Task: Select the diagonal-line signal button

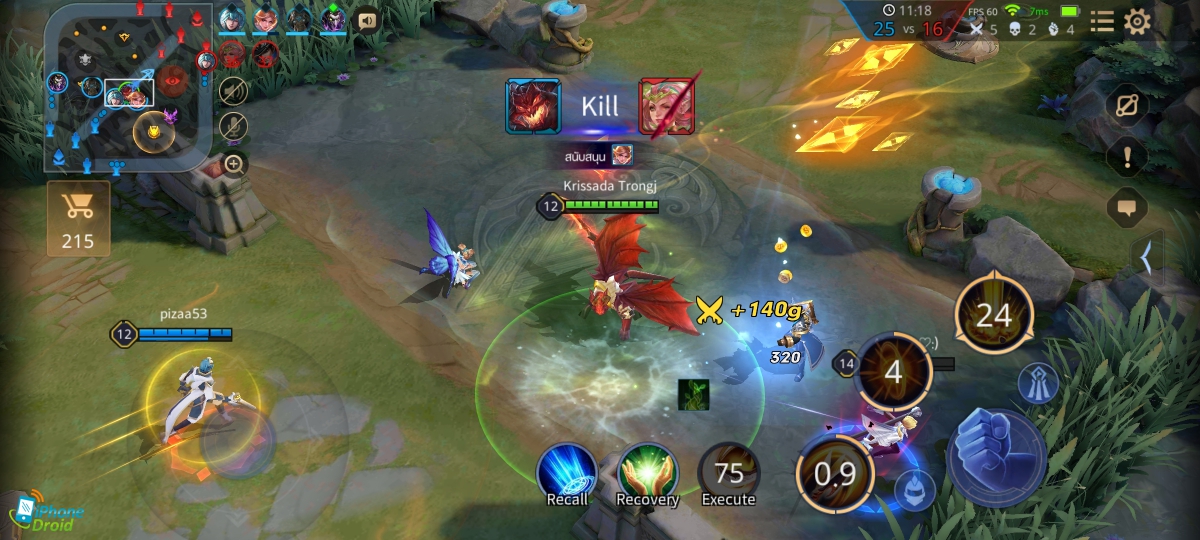Action: pyautogui.click(x=1128, y=106)
